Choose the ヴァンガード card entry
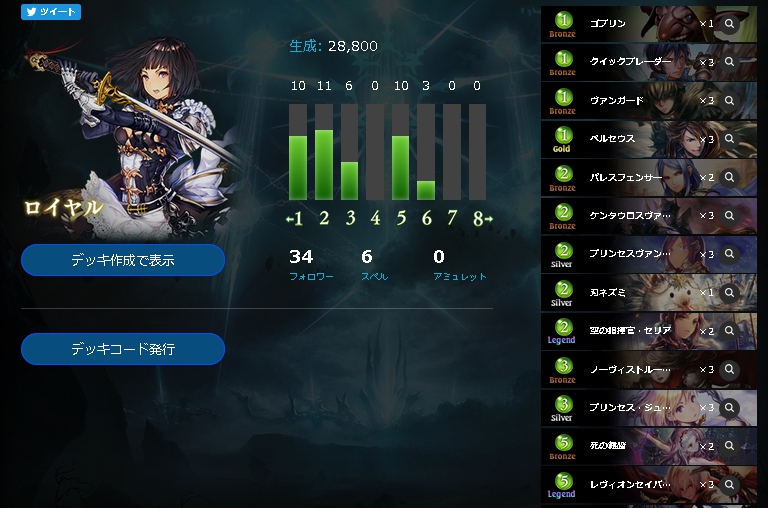Image resolution: width=768 pixels, height=508 pixels. tap(630, 100)
